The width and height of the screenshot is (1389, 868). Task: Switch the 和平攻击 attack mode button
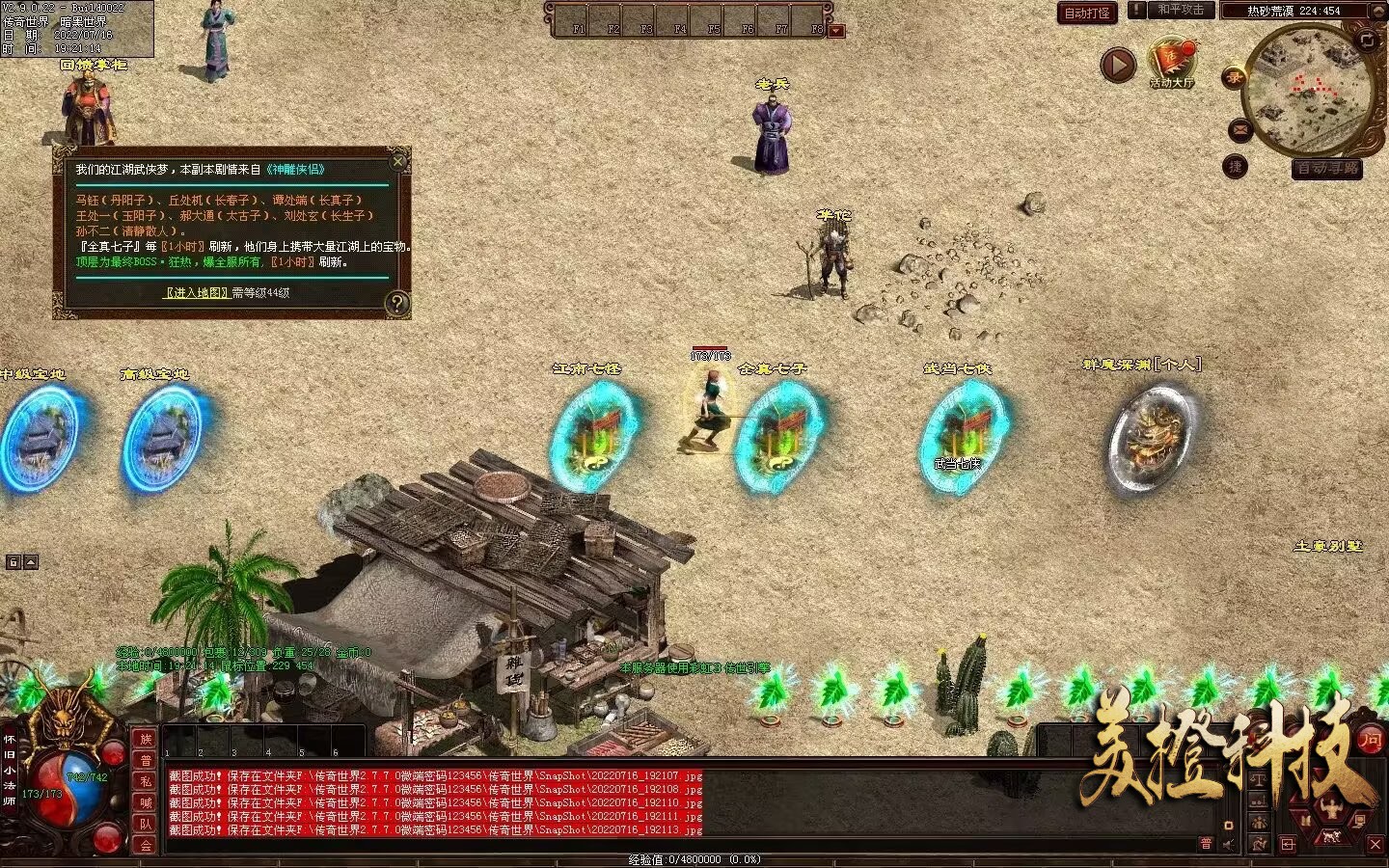[1180, 10]
